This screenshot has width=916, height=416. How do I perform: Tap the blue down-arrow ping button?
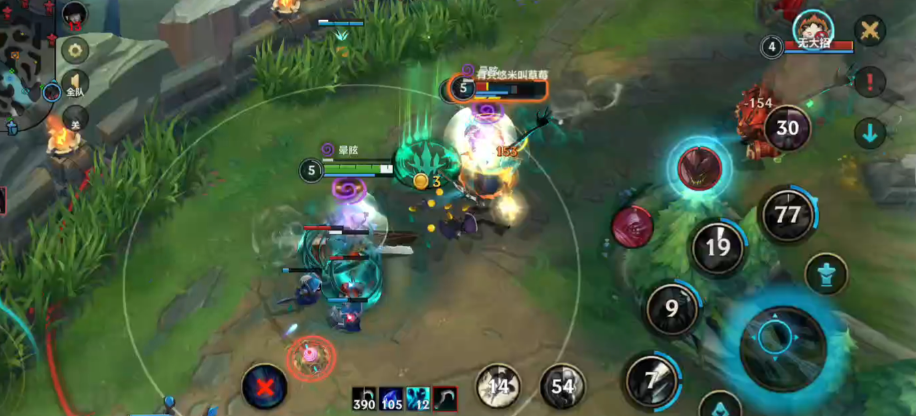point(870,133)
